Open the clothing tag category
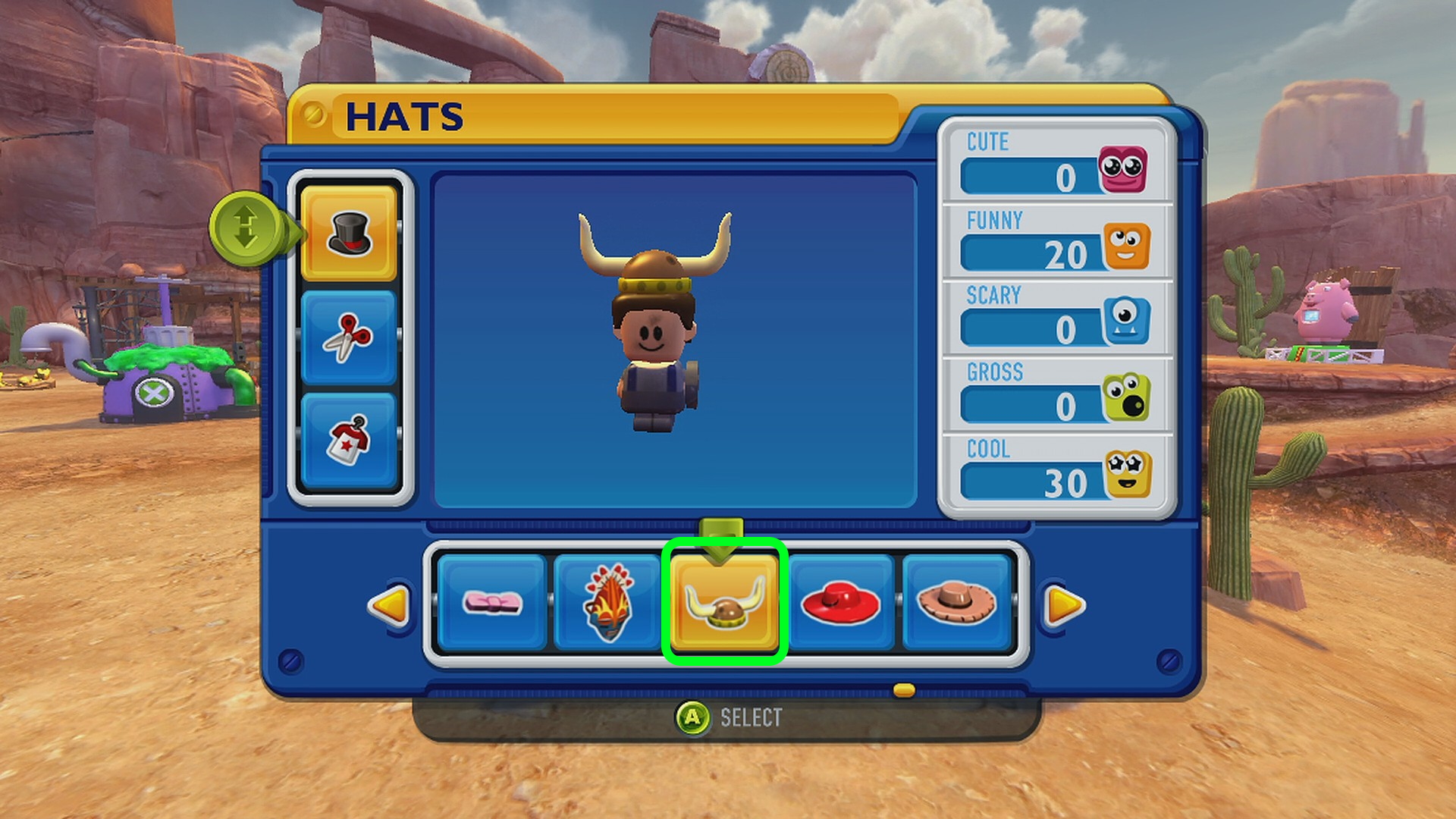 click(x=349, y=440)
